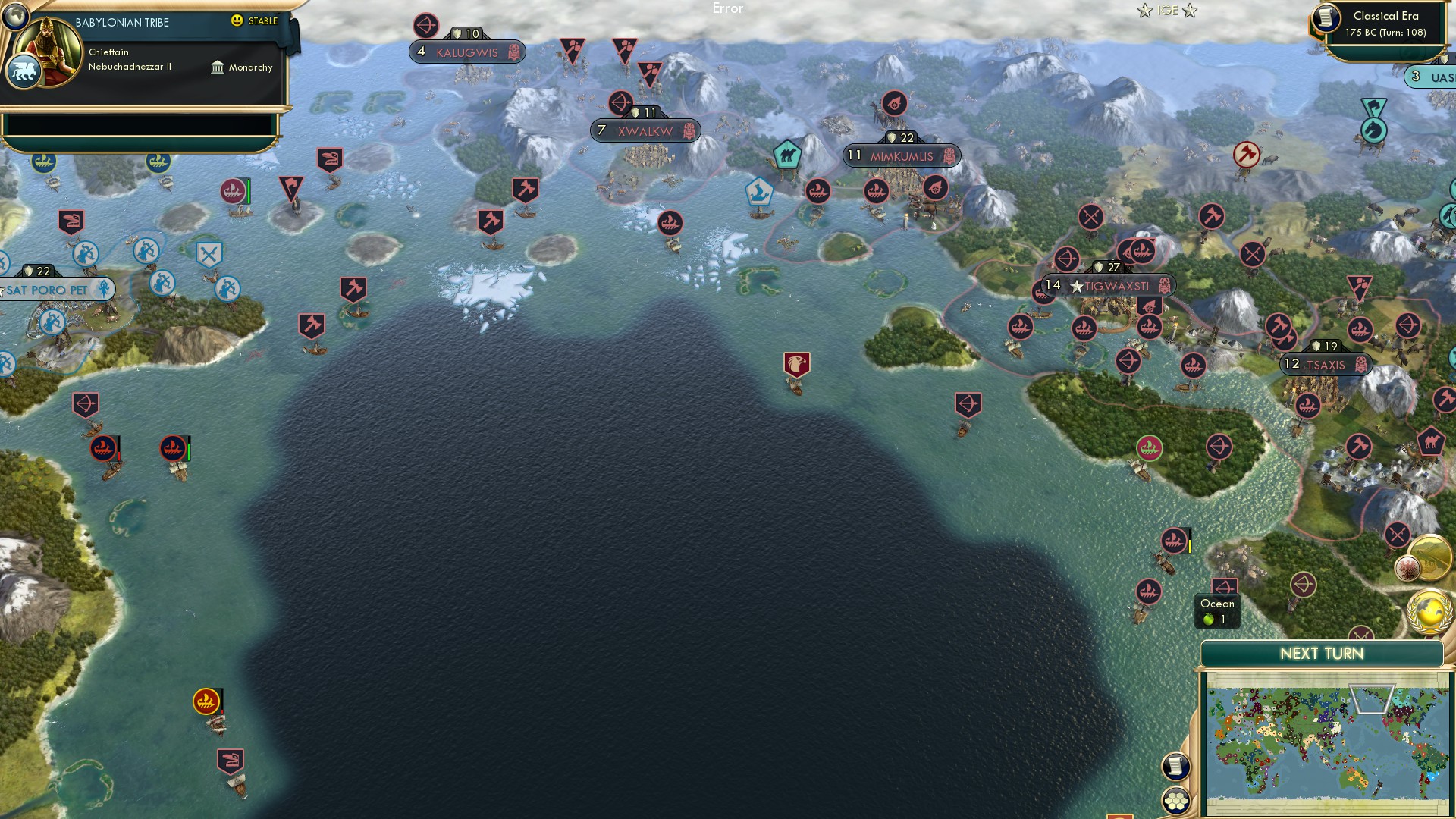
Task: Expand the city banner for TIGWAXSTI
Action: coord(1109,286)
